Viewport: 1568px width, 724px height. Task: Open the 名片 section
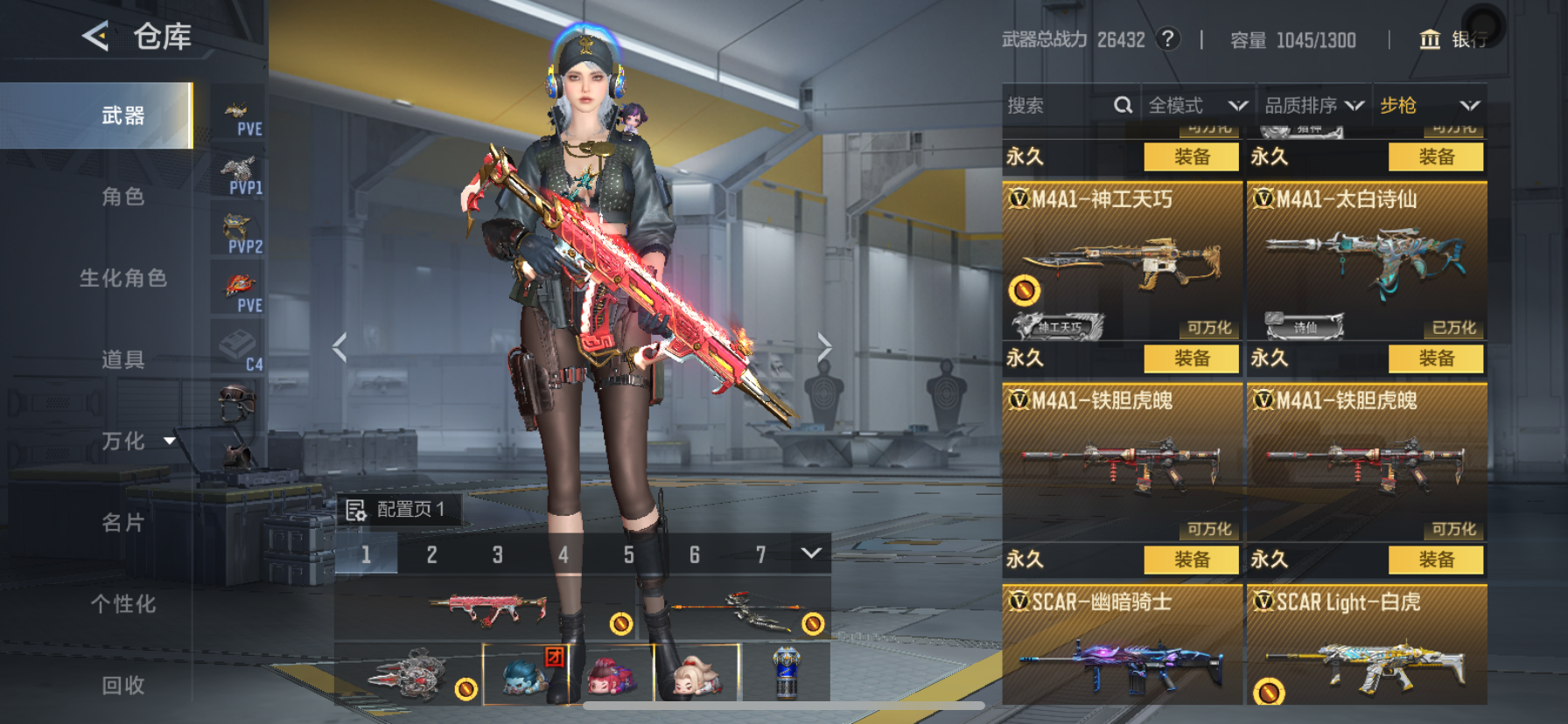point(123,523)
